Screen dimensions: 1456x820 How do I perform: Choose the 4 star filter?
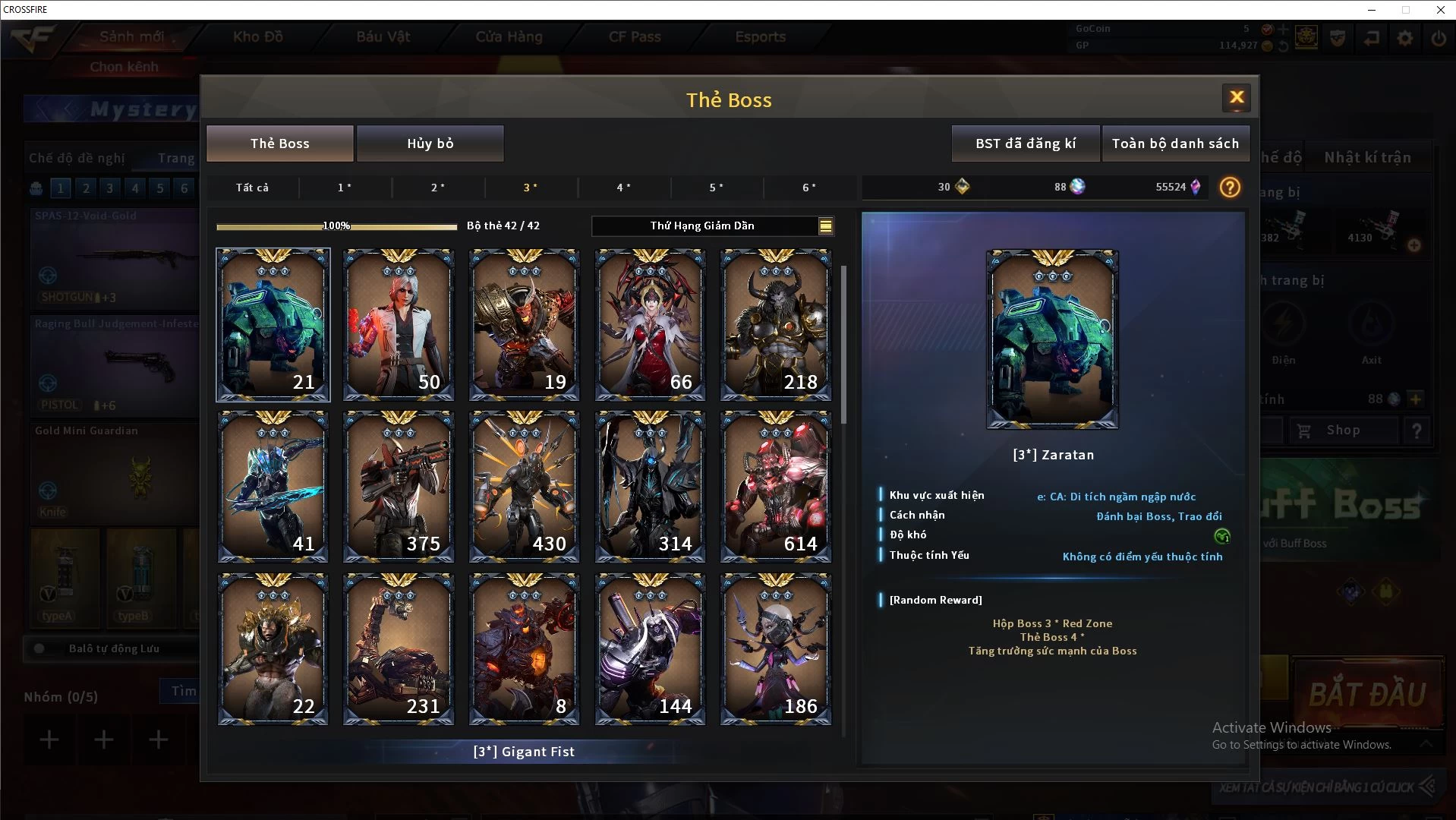[x=623, y=188]
